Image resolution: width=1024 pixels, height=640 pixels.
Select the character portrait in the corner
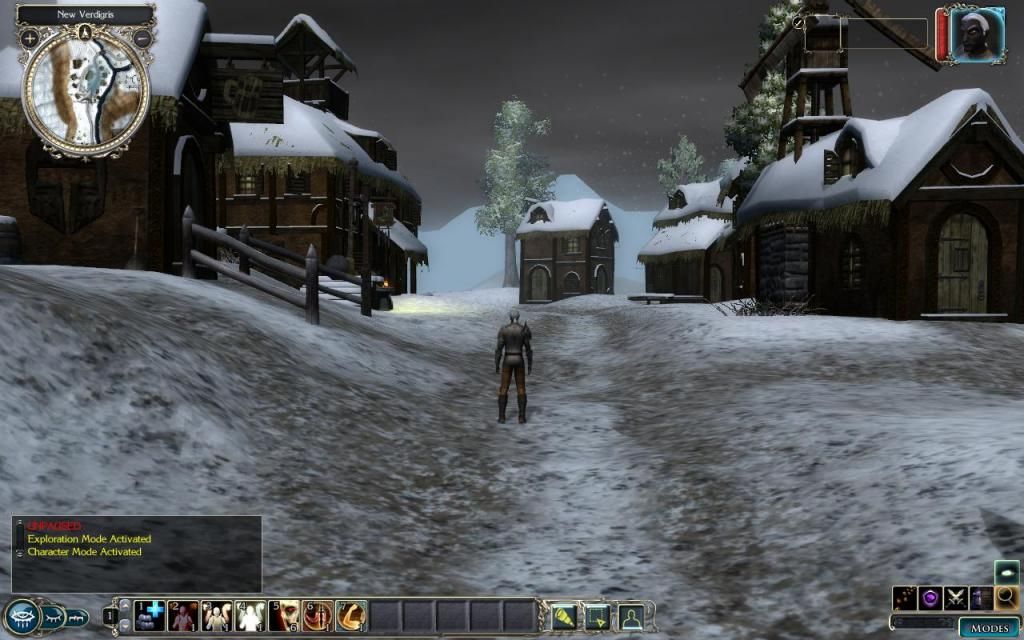point(976,35)
